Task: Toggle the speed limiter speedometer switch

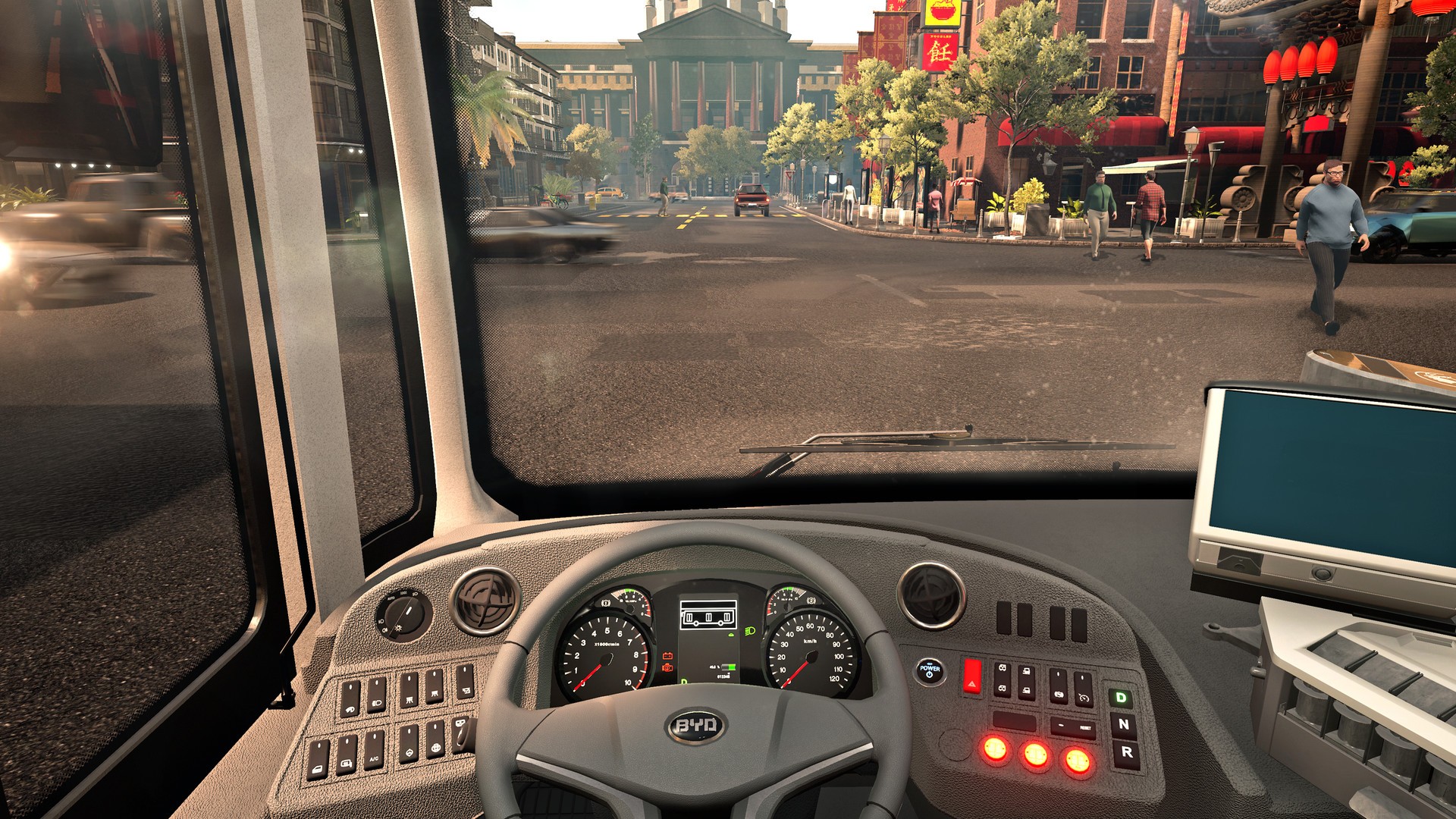Action: point(1084,689)
